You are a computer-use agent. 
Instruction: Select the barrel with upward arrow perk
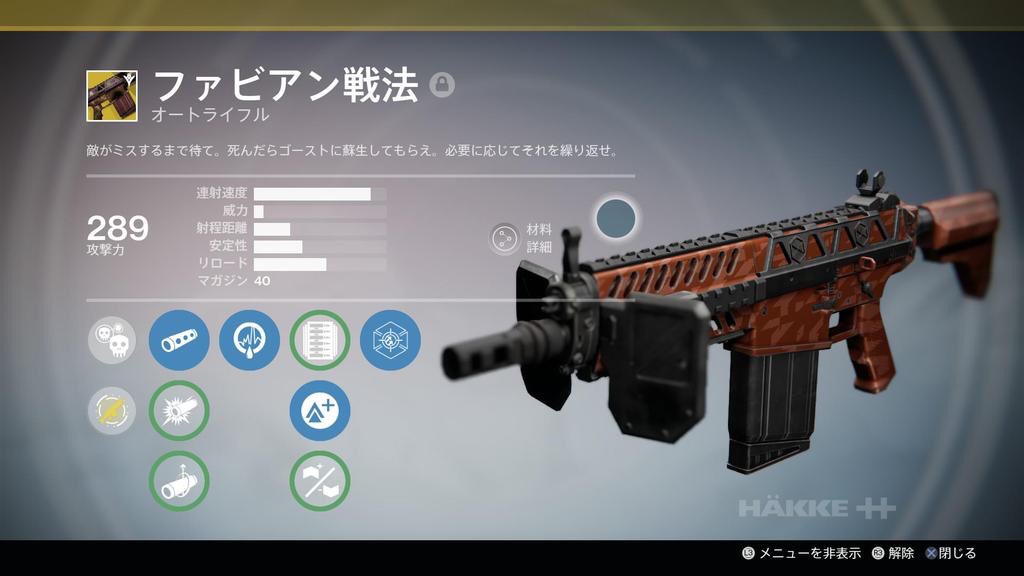[179, 481]
